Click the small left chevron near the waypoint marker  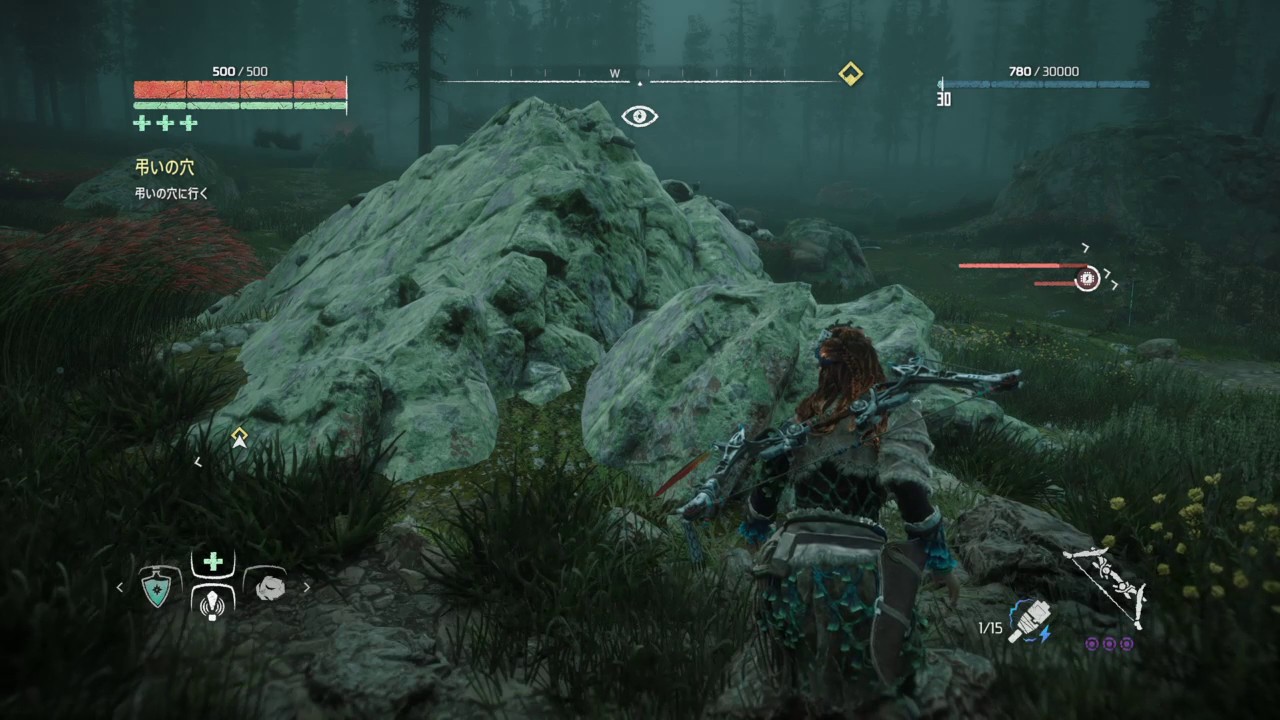pyautogui.click(x=198, y=461)
